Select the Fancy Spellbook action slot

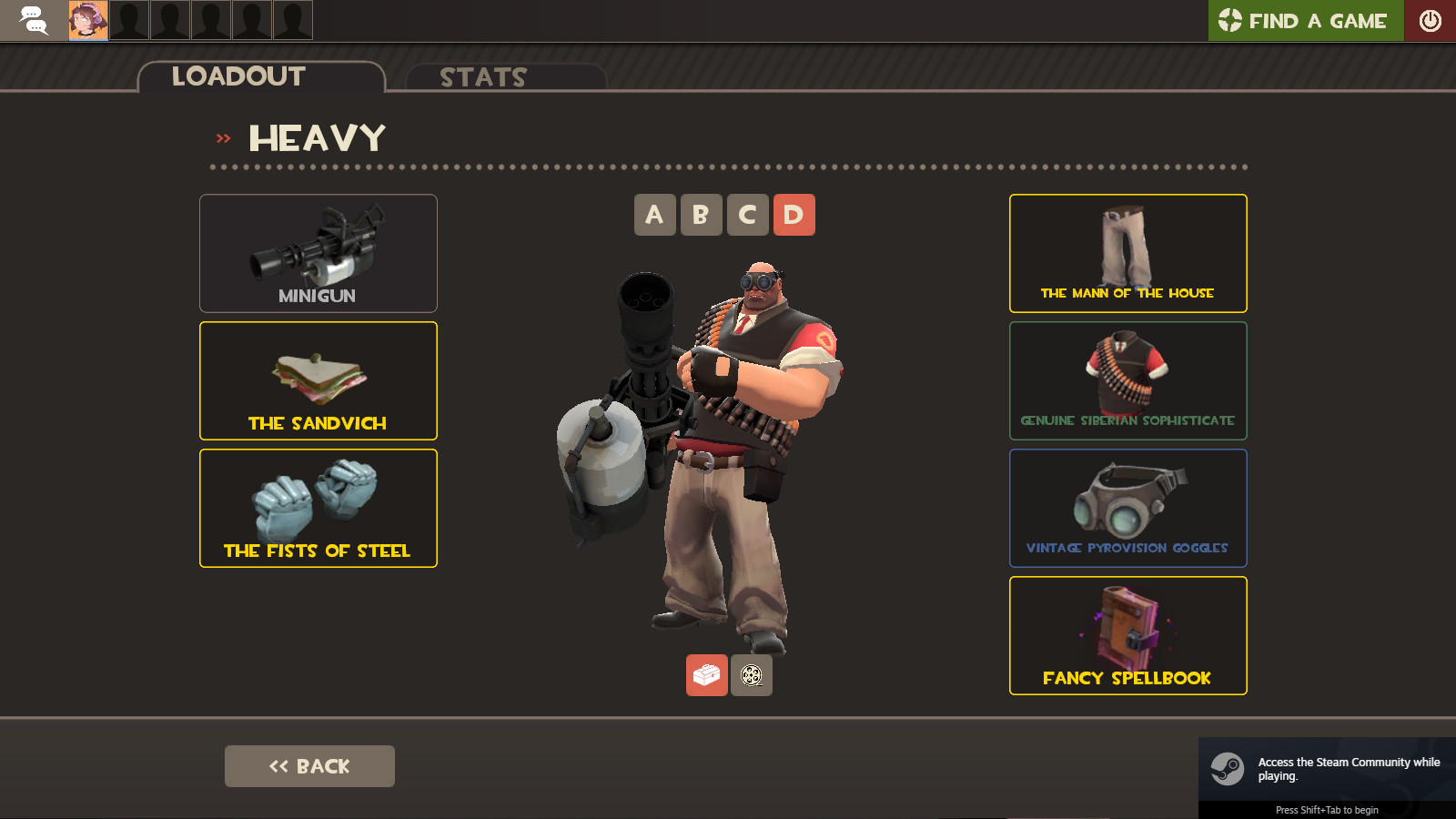click(1127, 635)
